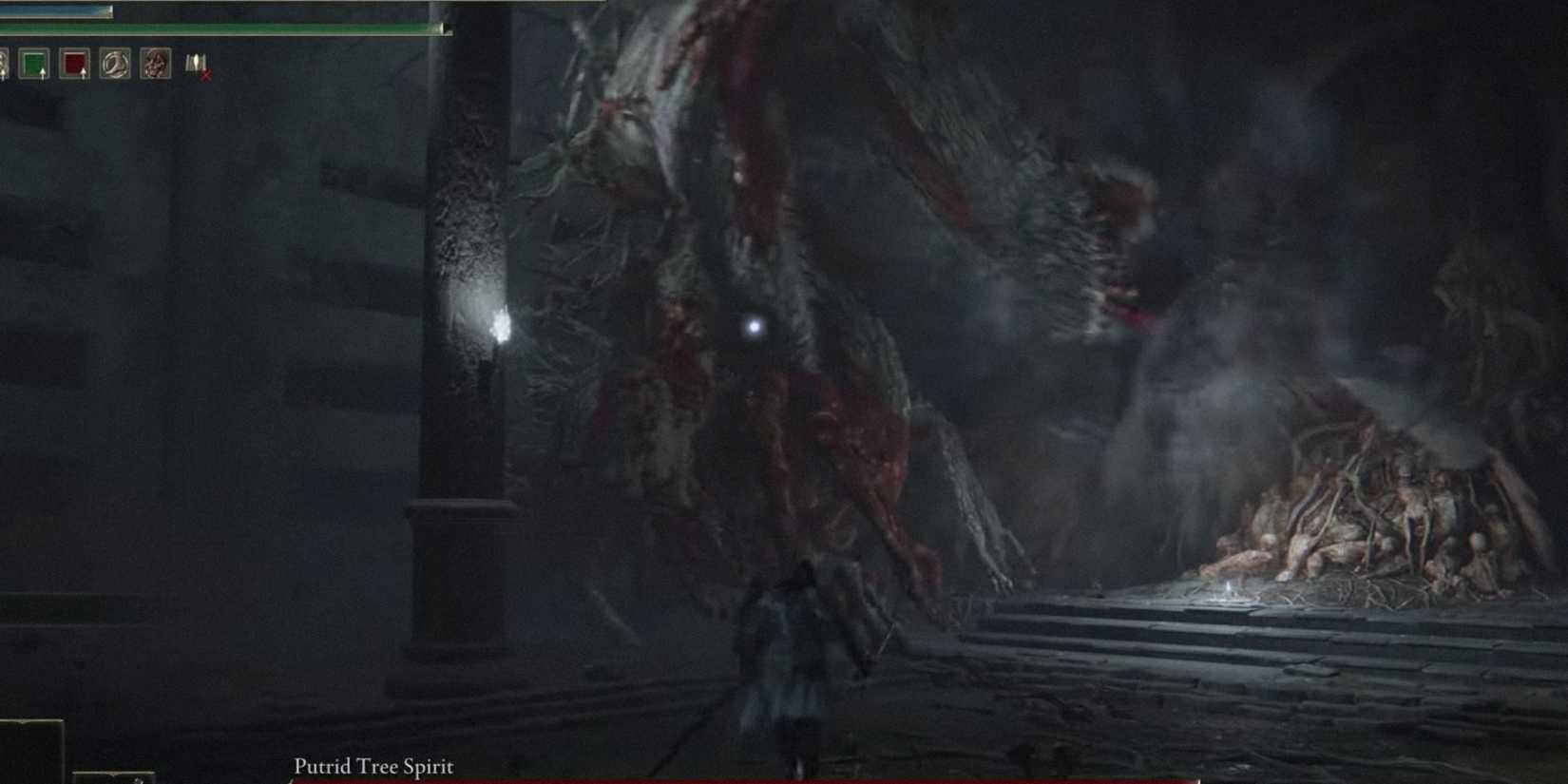Click the depleted arrows ammo icon
1568x784 pixels.
pos(197,65)
